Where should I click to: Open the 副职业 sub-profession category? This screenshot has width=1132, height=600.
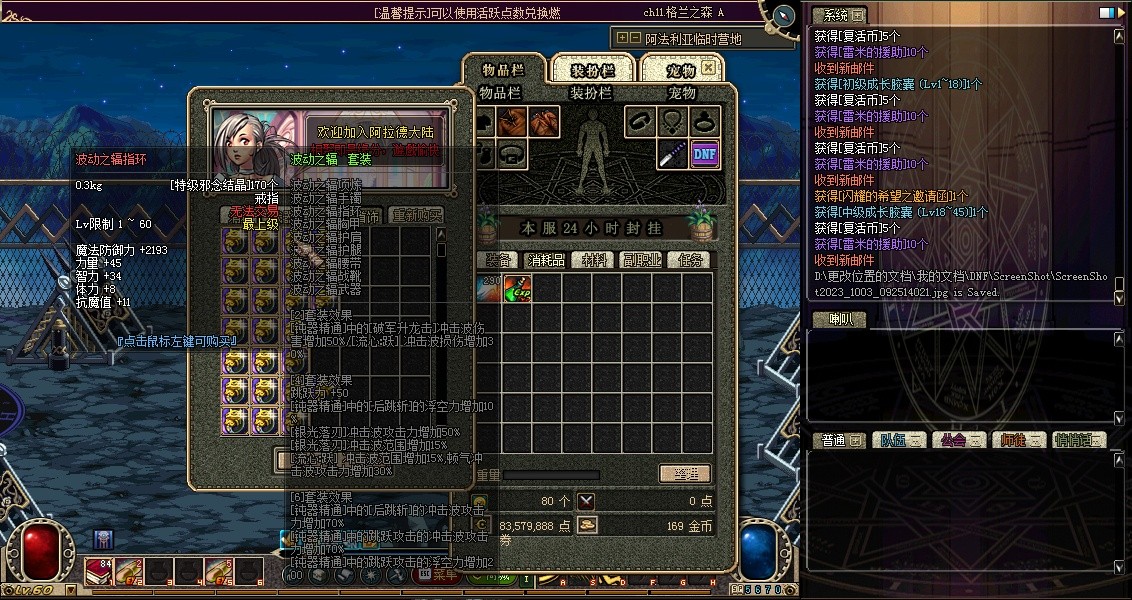click(x=641, y=259)
